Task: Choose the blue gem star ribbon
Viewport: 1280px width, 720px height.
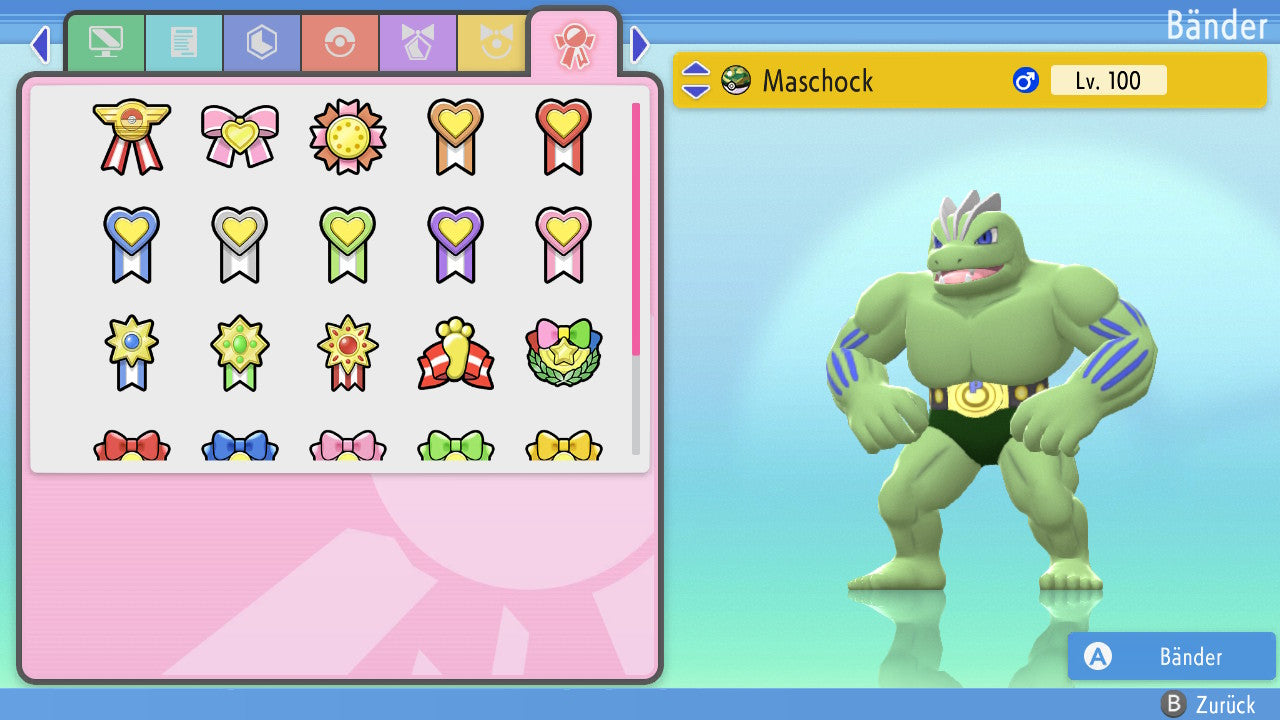Action: 132,354
